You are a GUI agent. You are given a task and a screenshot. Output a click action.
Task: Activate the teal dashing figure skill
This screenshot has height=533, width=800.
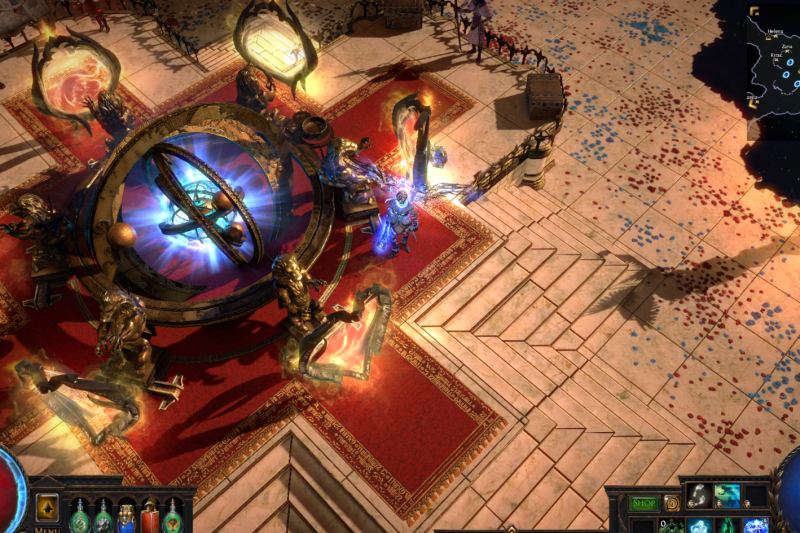[727, 495]
